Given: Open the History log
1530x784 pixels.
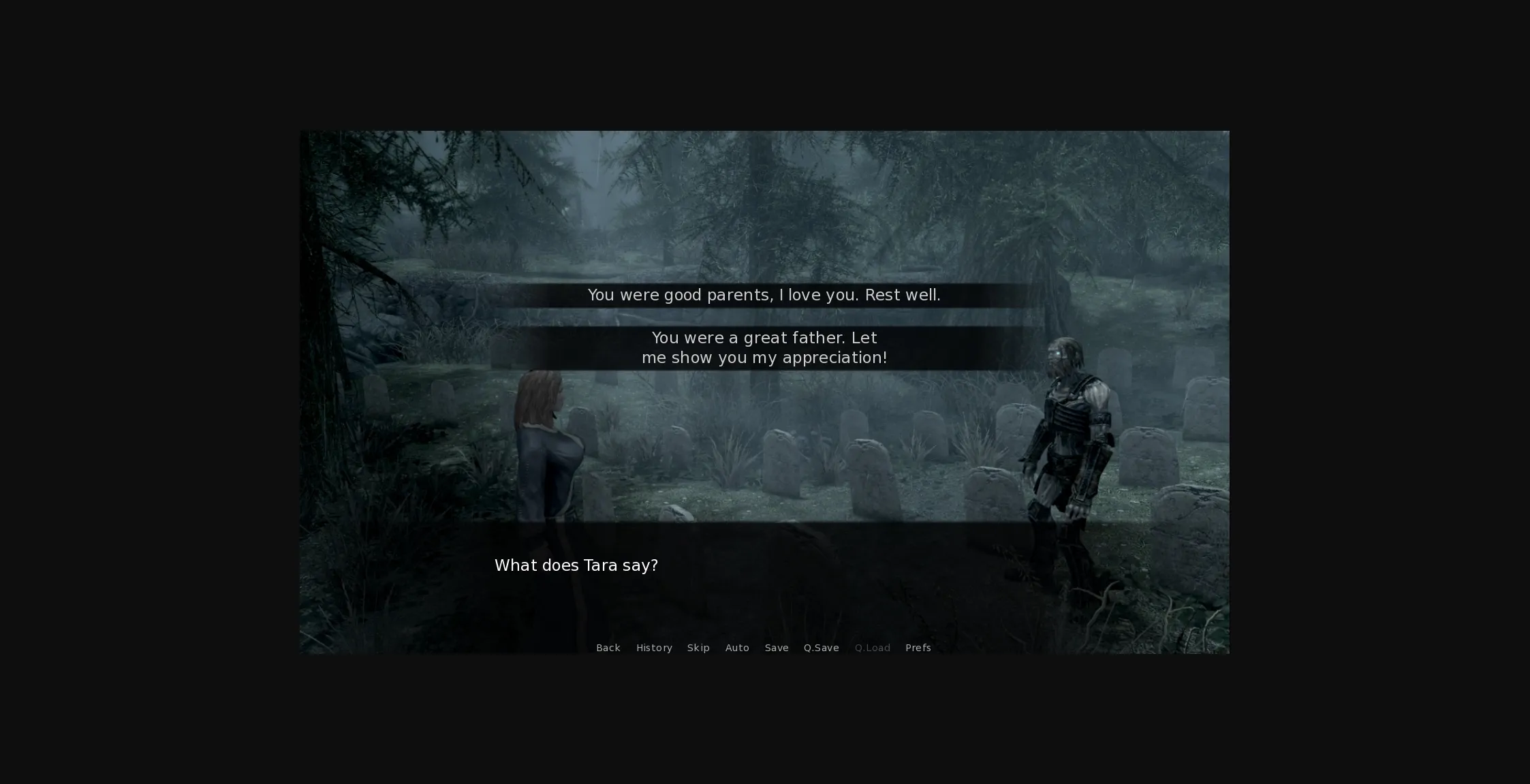Looking at the screenshot, I should (x=654, y=648).
